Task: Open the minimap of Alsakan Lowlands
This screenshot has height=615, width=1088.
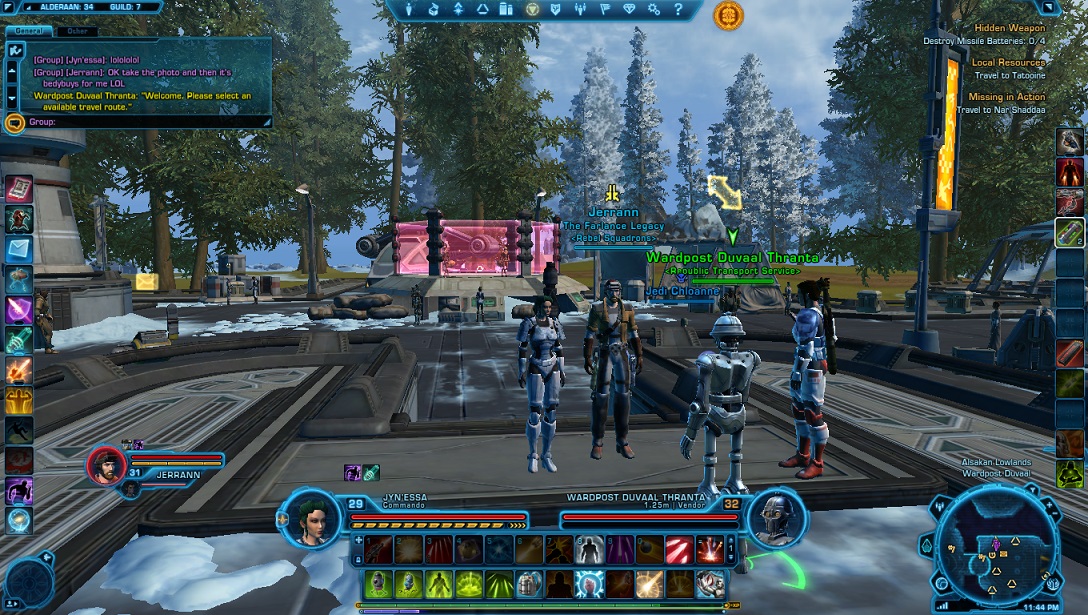Action: [x=995, y=545]
